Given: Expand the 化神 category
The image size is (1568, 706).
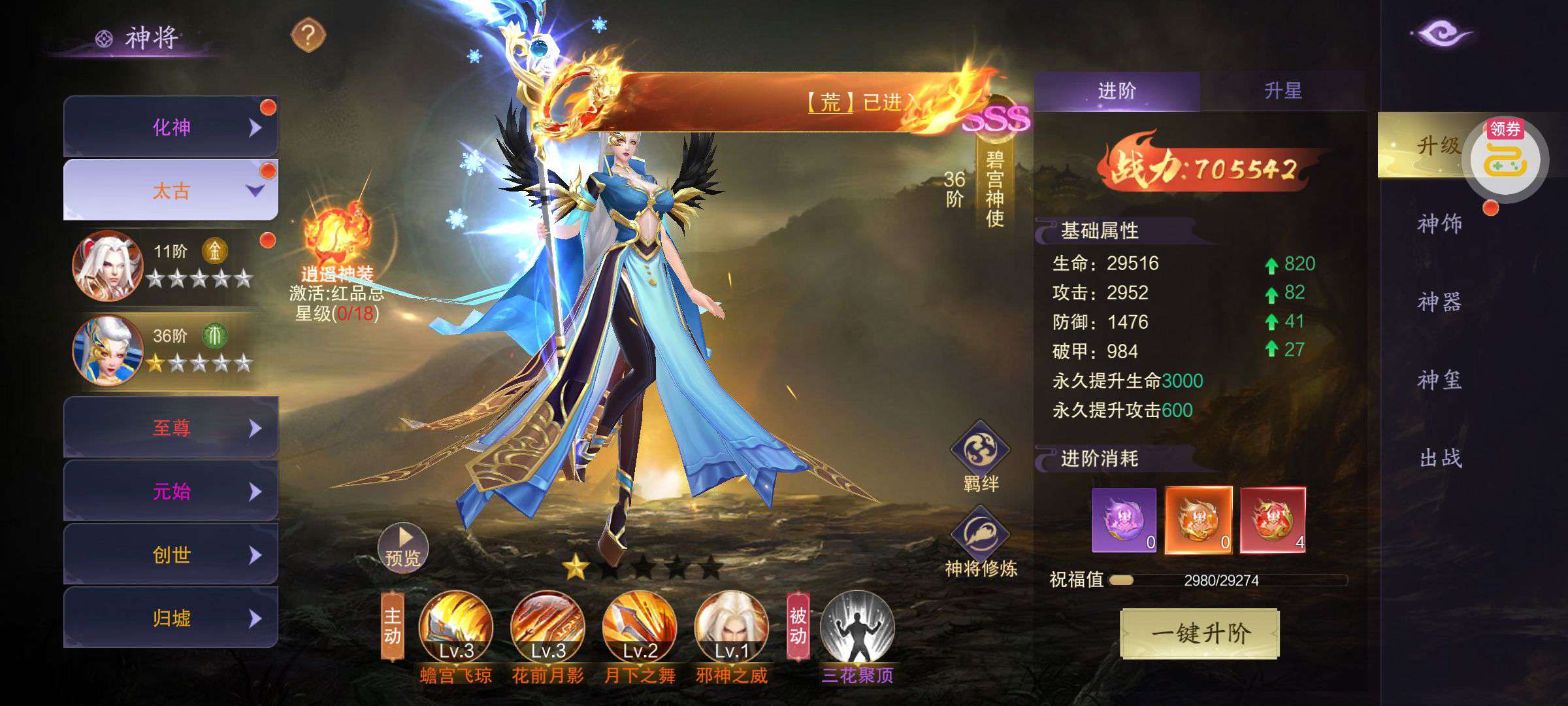Looking at the screenshot, I should click(x=171, y=127).
